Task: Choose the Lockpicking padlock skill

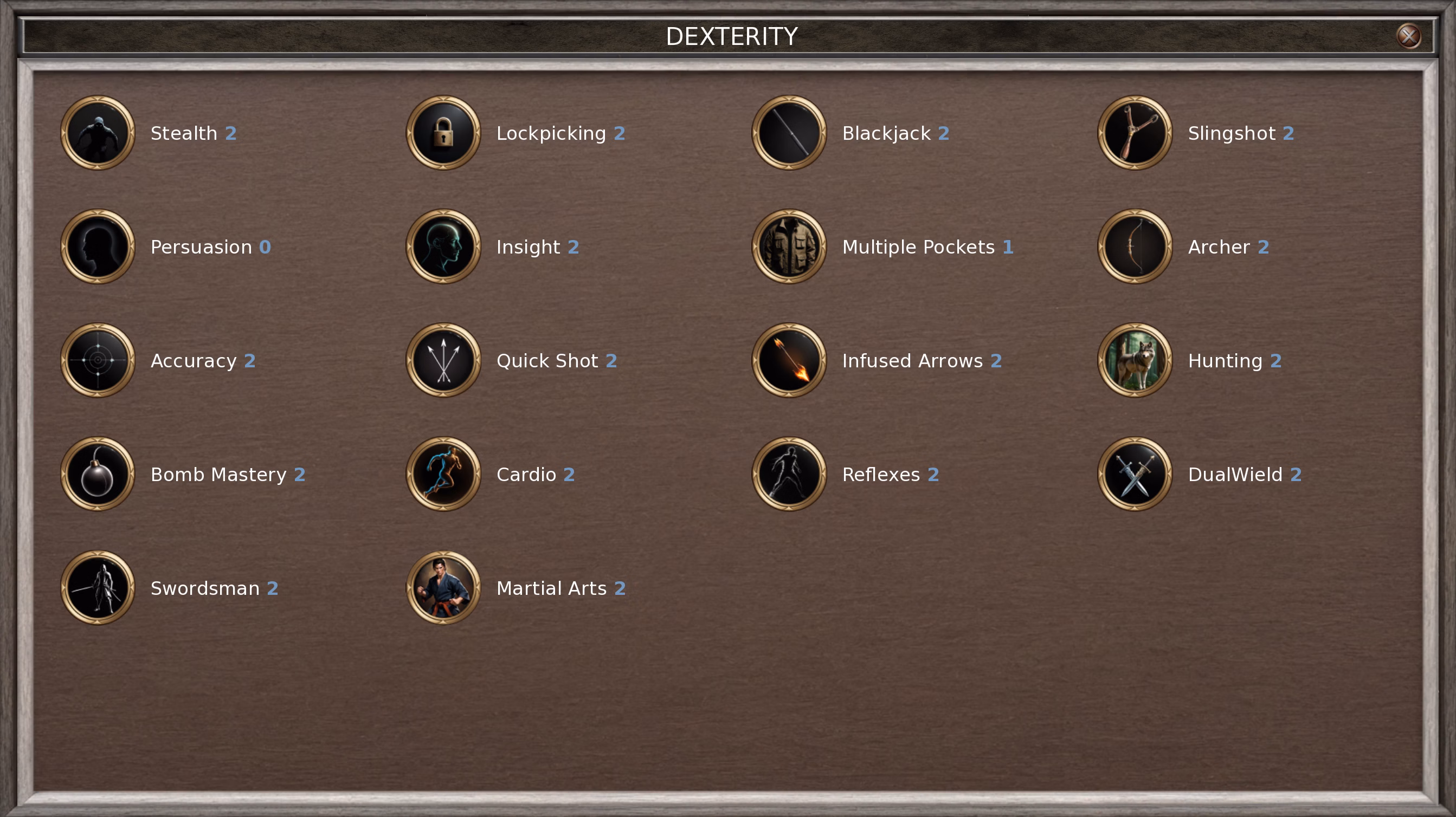Action: [443, 133]
